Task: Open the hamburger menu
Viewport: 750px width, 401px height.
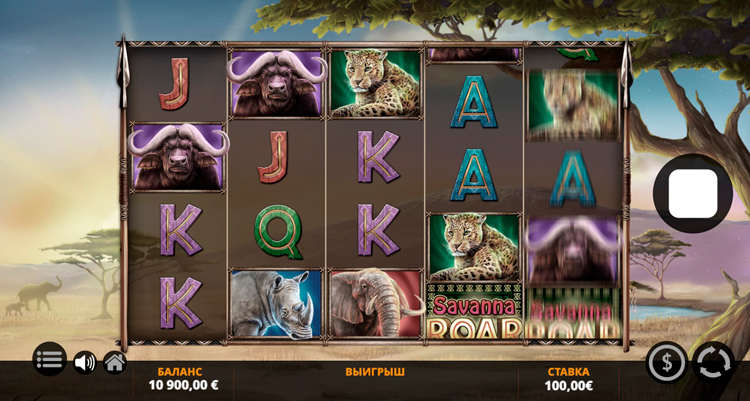Action: [49, 359]
